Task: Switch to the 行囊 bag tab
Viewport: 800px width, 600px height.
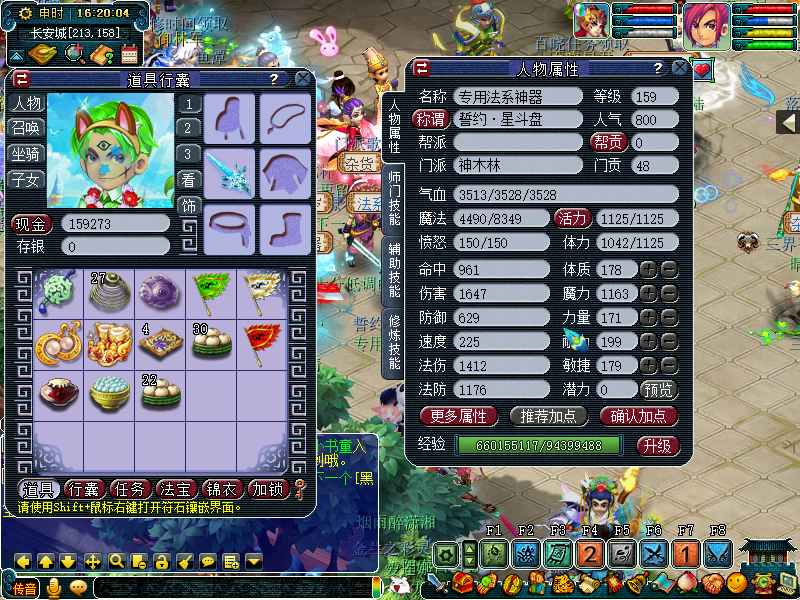Action: 85,489
